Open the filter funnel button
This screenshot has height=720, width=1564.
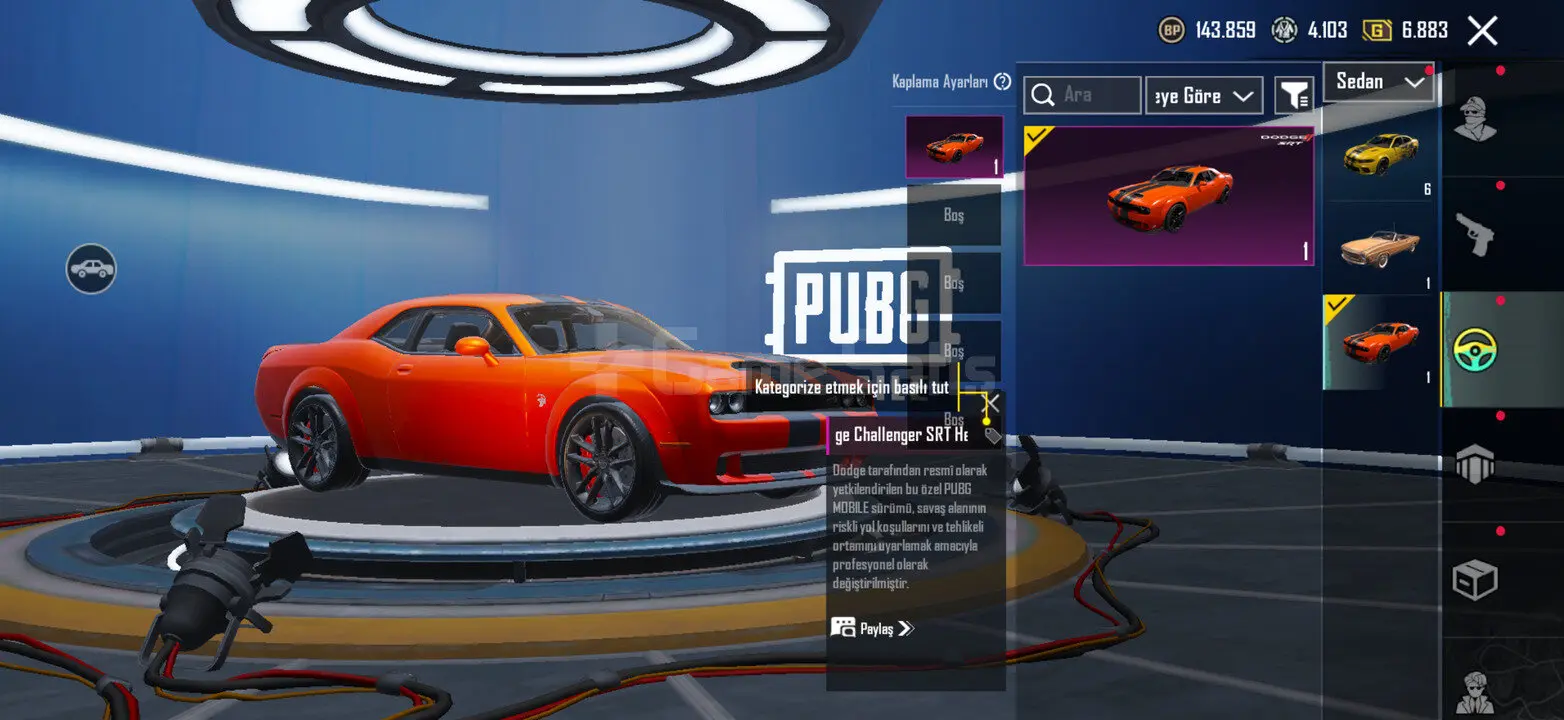[1294, 96]
